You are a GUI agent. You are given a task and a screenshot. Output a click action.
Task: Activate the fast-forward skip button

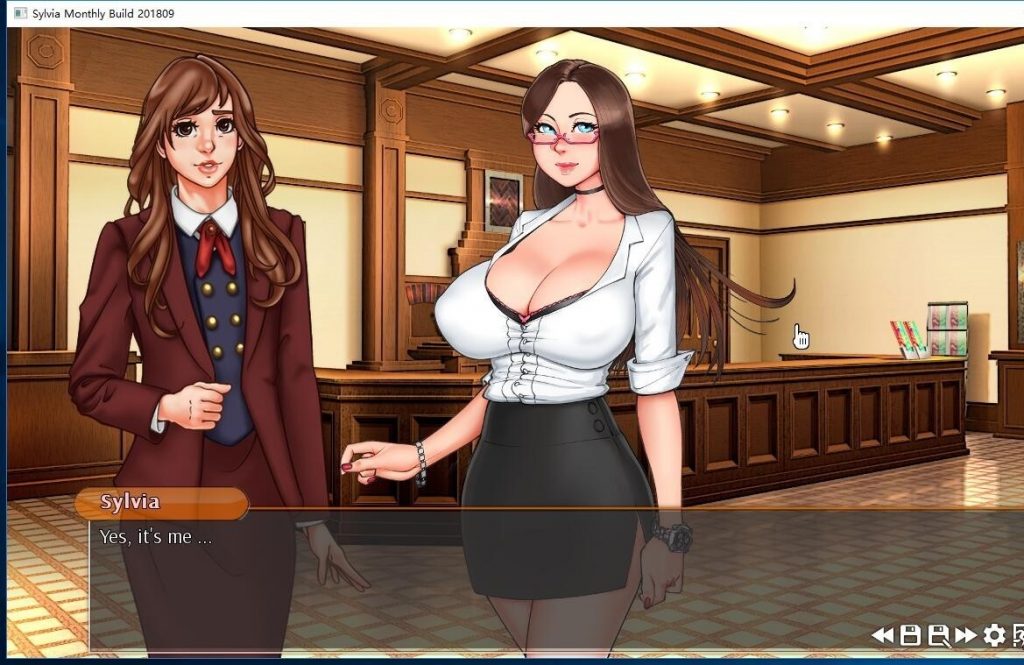point(966,635)
